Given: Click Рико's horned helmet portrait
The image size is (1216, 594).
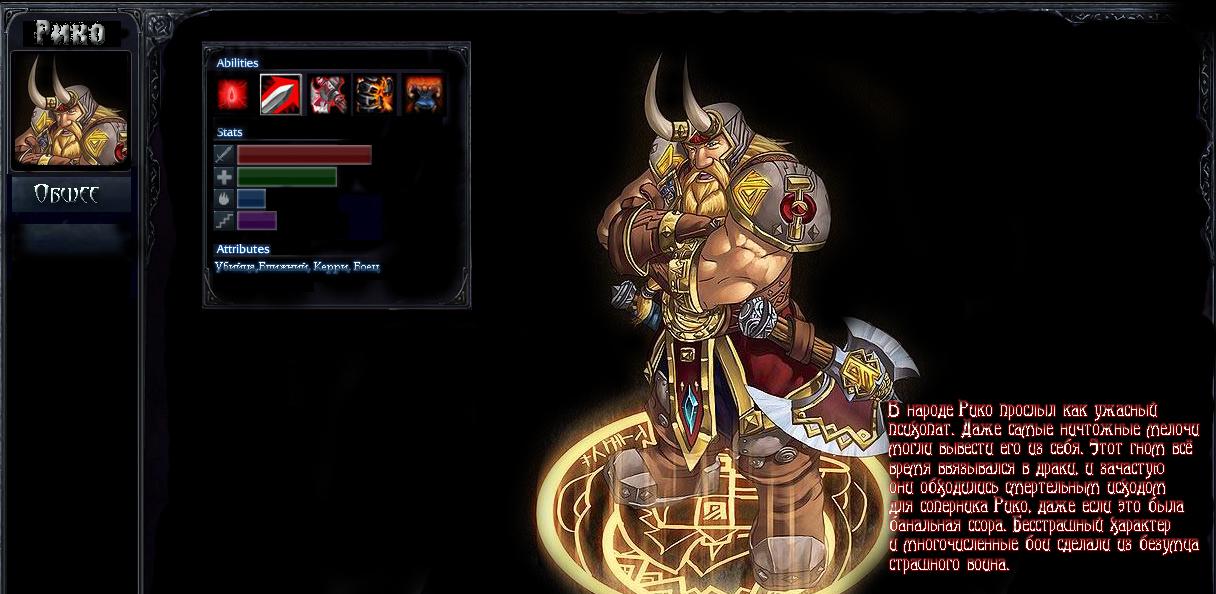Looking at the screenshot, I should point(70,110).
